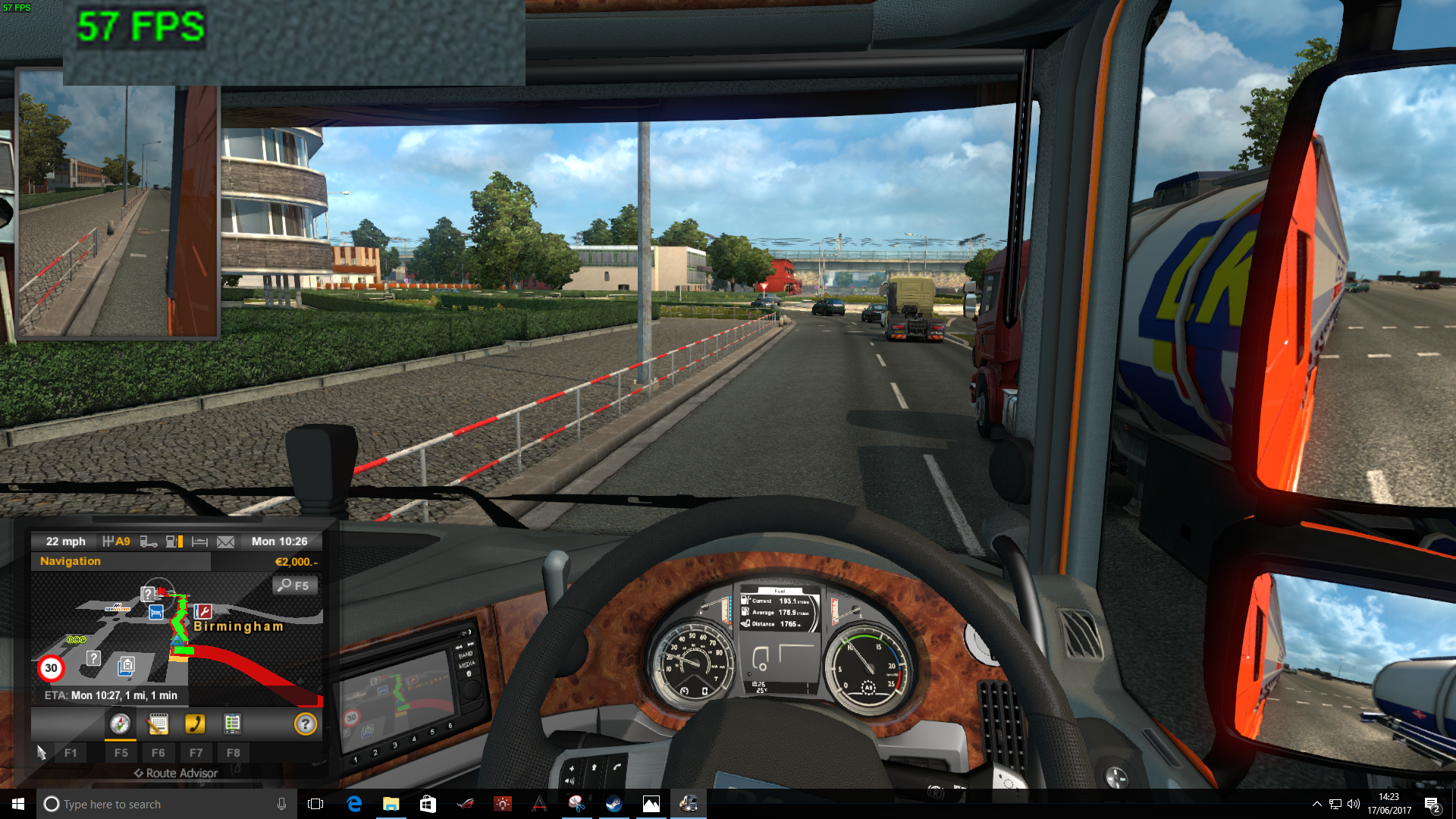Viewport: 1456px width, 819px height.
Task: Click the yellow question mark help button
Action: (305, 724)
